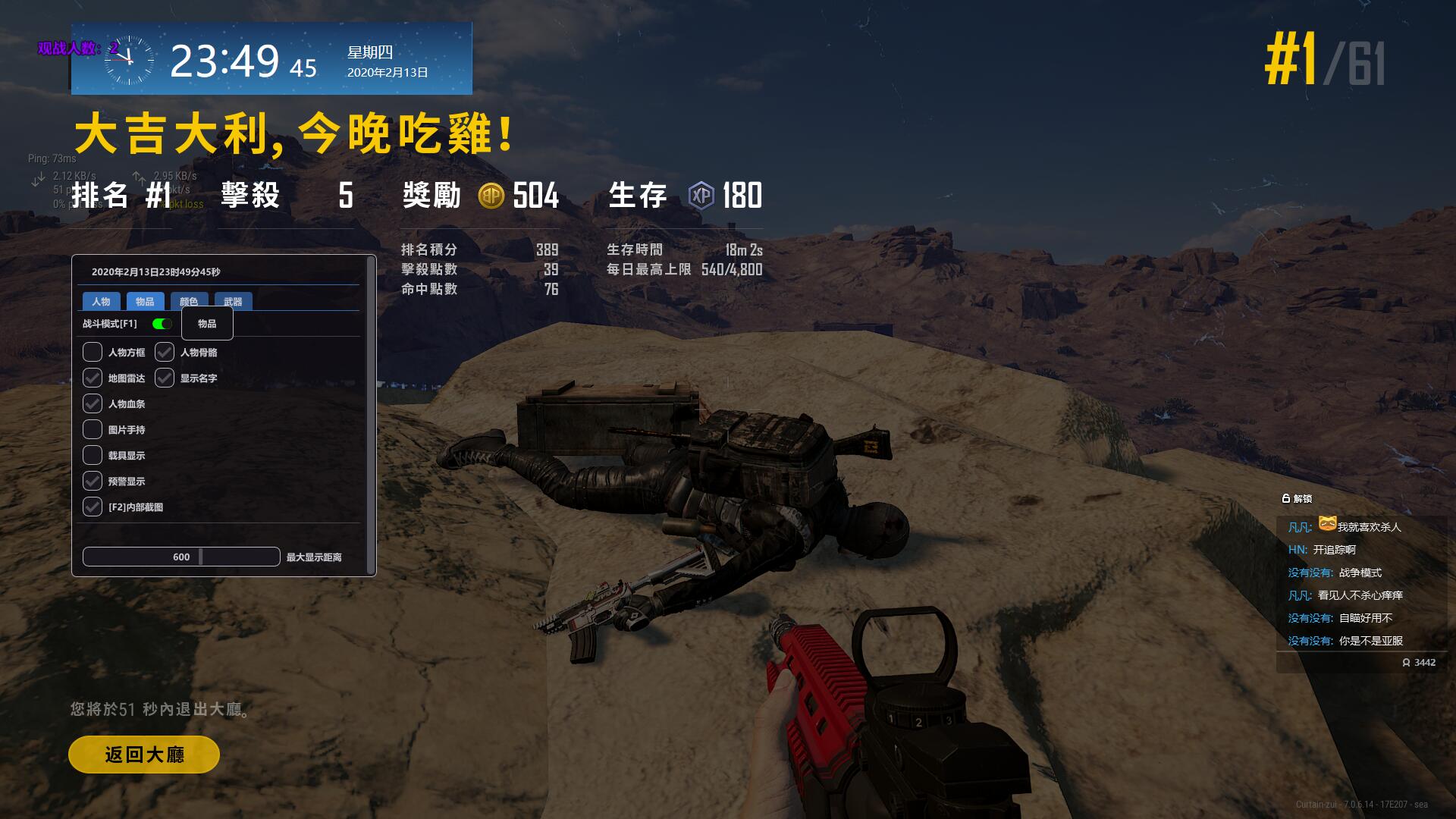Toggle the 地图雷达 checkbox
The image size is (1456, 819).
(93, 378)
